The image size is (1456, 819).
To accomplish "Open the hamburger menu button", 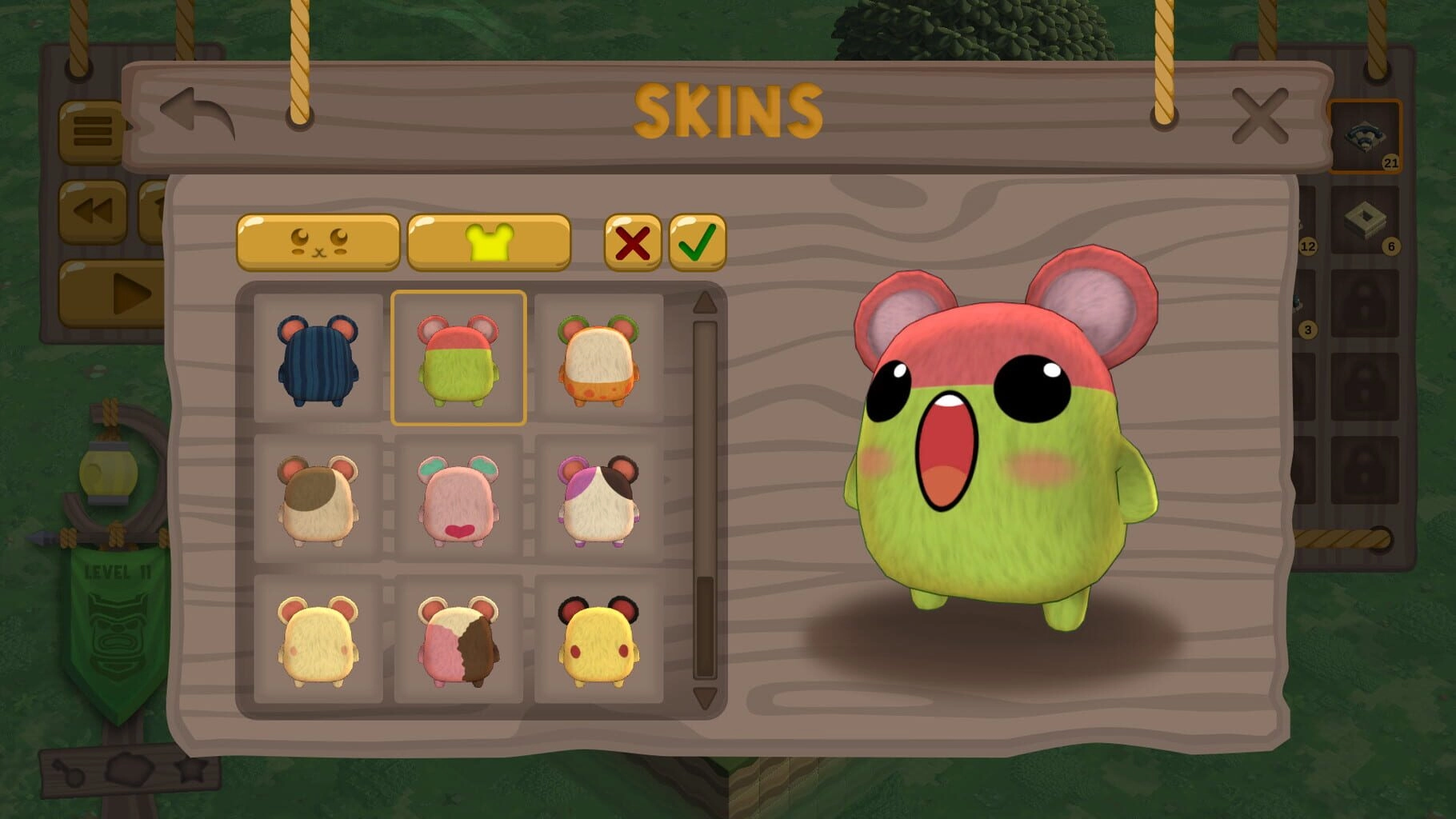I will (x=92, y=131).
